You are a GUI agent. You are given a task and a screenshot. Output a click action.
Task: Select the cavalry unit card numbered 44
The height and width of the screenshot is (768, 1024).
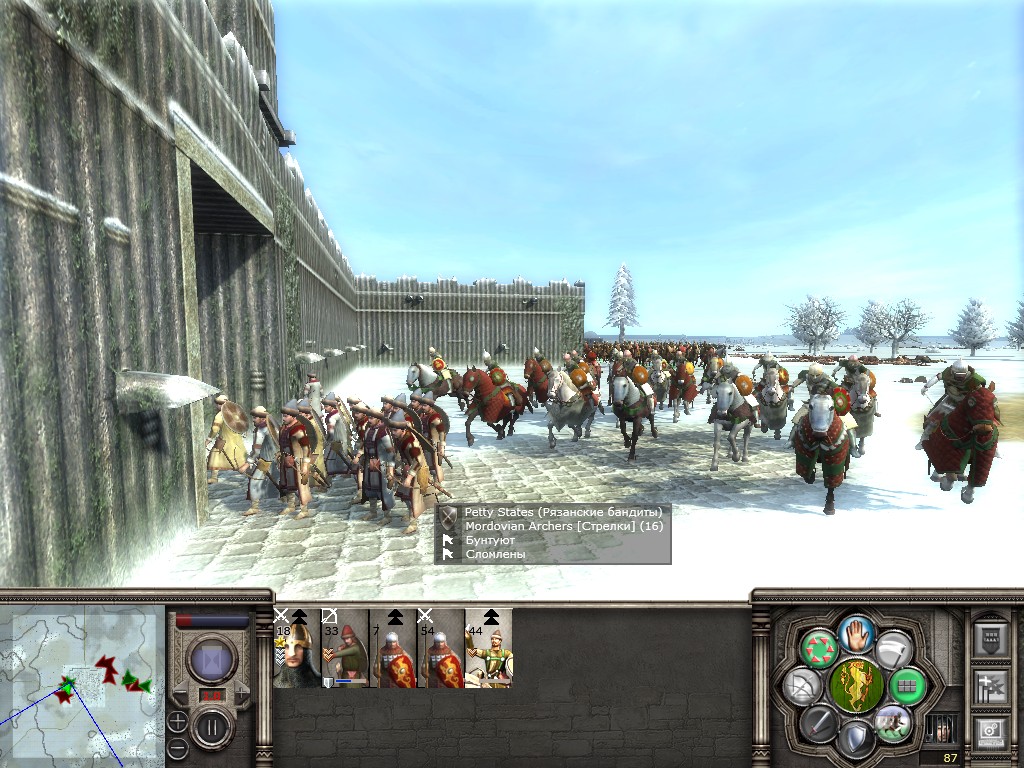click(489, 648)
